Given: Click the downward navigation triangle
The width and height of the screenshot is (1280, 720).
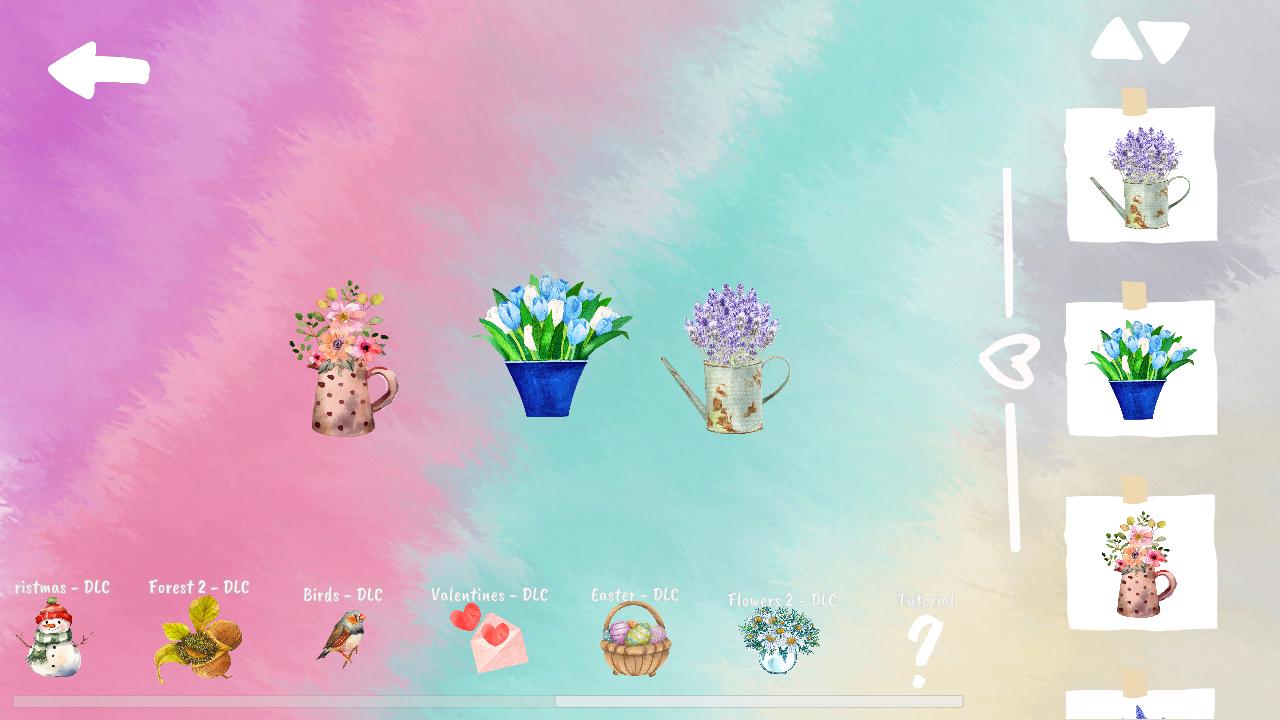Looking at the screenshot, I should point(1165,40).
